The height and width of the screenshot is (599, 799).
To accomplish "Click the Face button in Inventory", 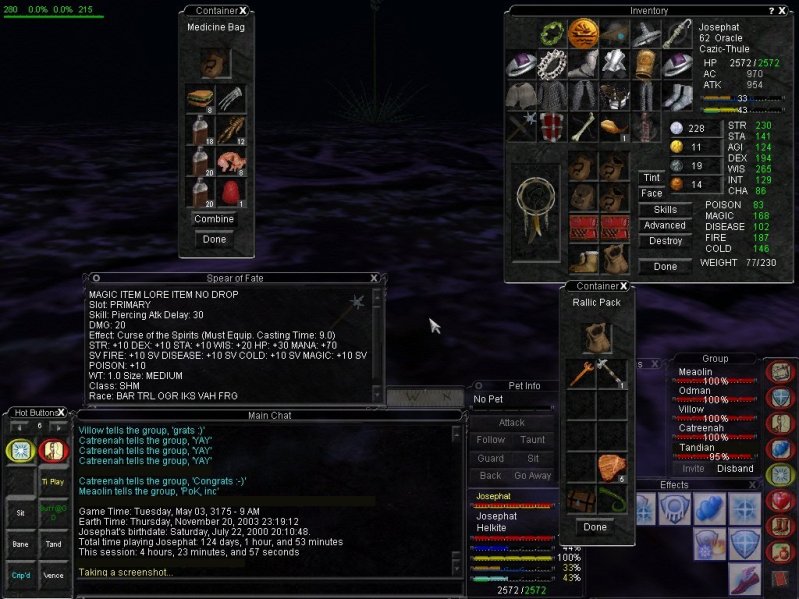I will pos(651,193).
